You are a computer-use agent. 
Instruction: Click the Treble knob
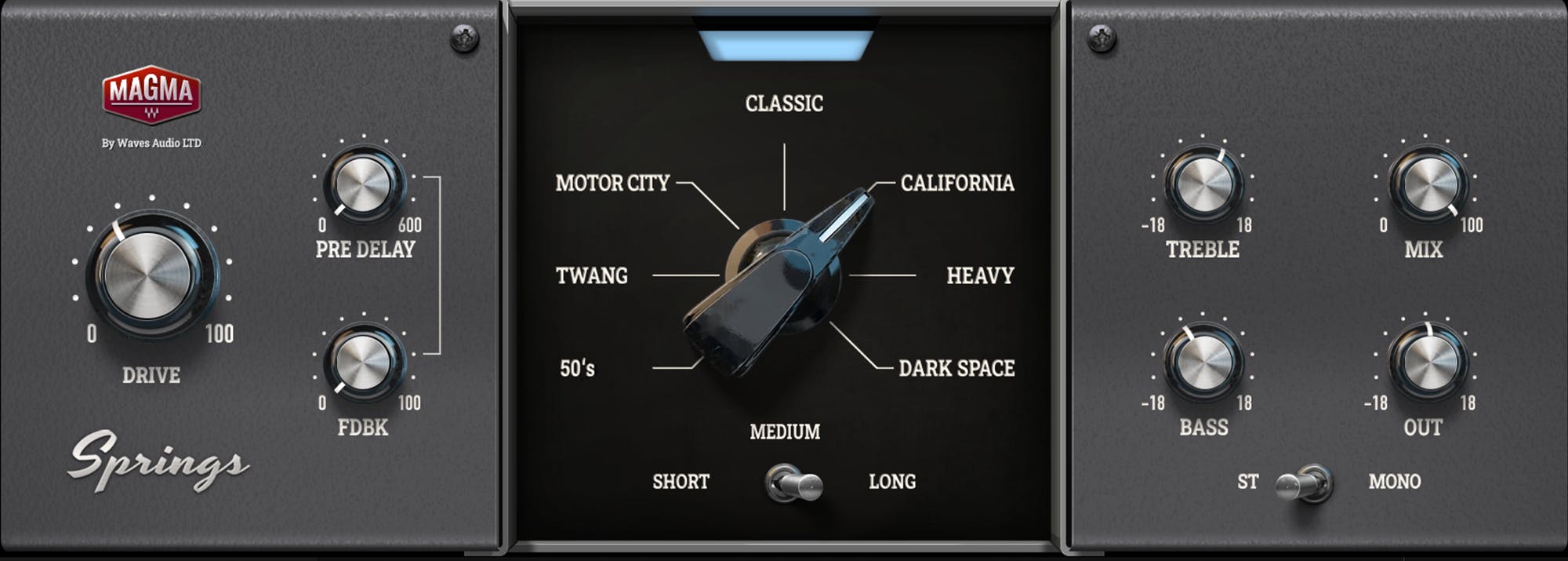[1202, 184]
